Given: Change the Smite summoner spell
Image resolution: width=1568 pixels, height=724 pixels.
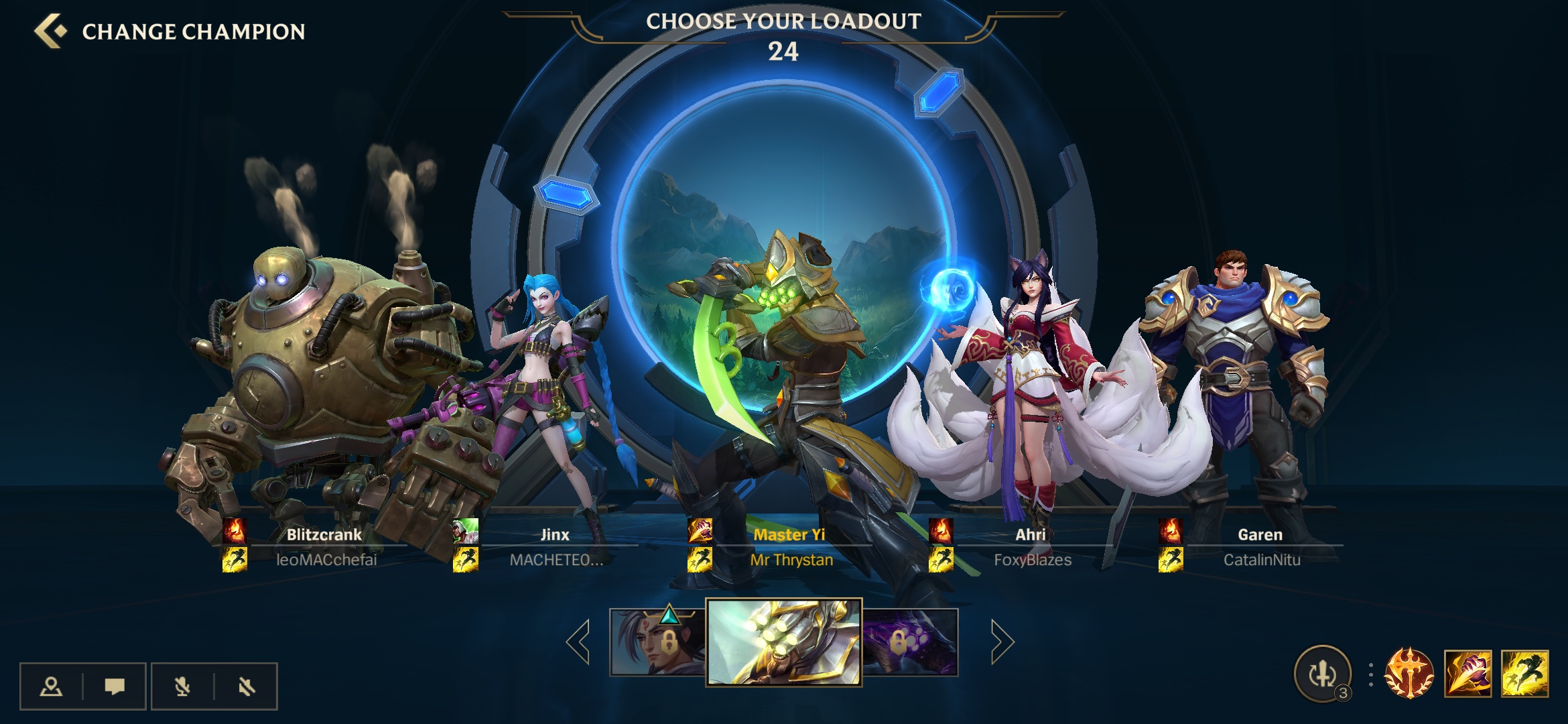Looking at the screenshot, I should [x=1467, y=674].
